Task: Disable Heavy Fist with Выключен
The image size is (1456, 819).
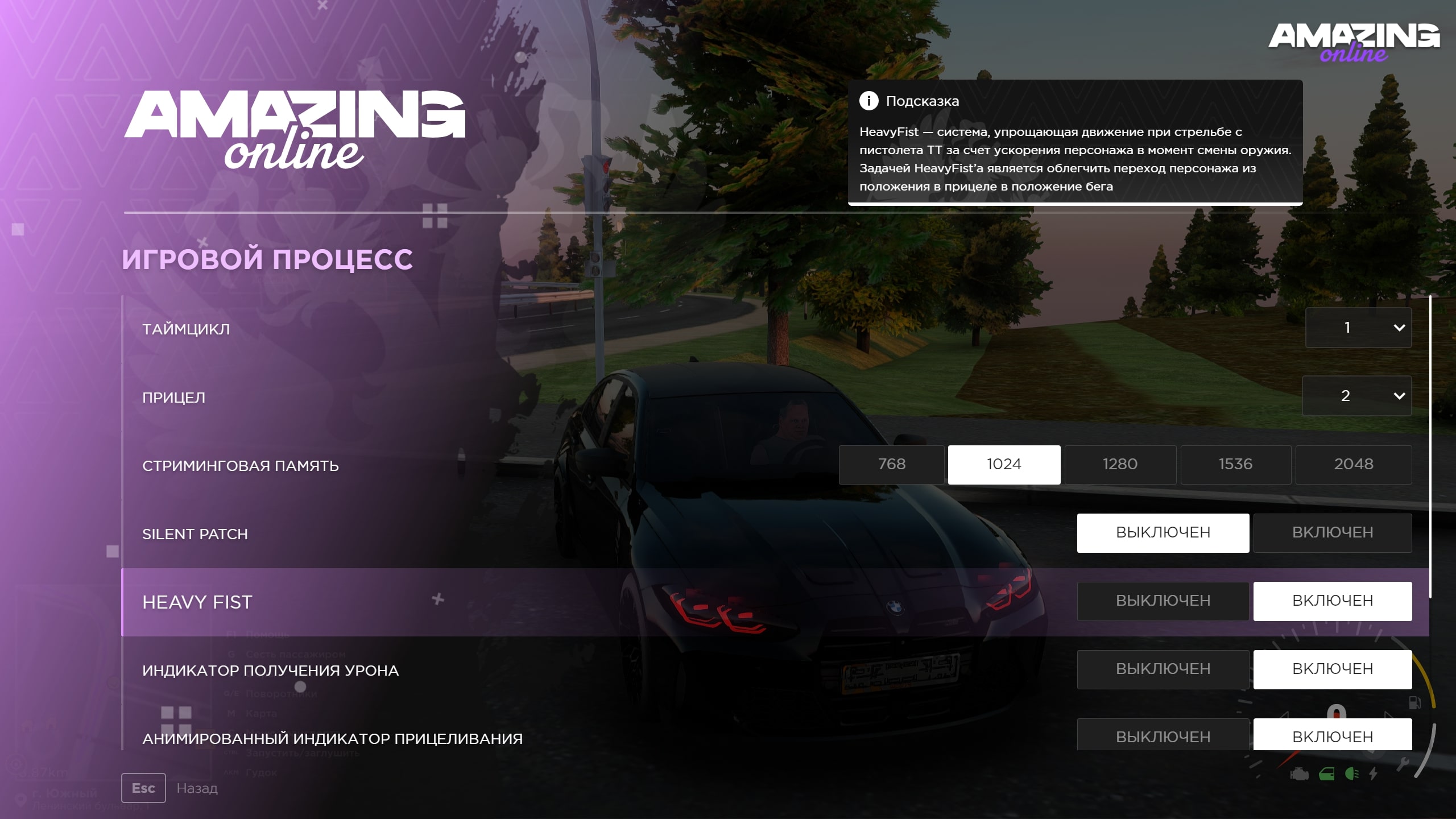Action: click(x=1163, y=601)
